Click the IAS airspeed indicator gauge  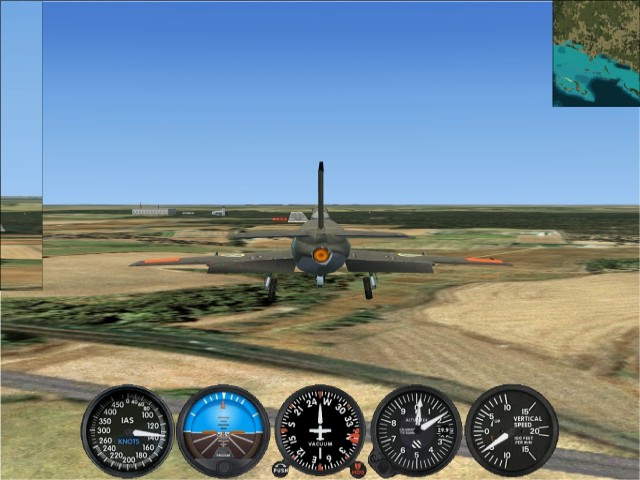point(127,431)
